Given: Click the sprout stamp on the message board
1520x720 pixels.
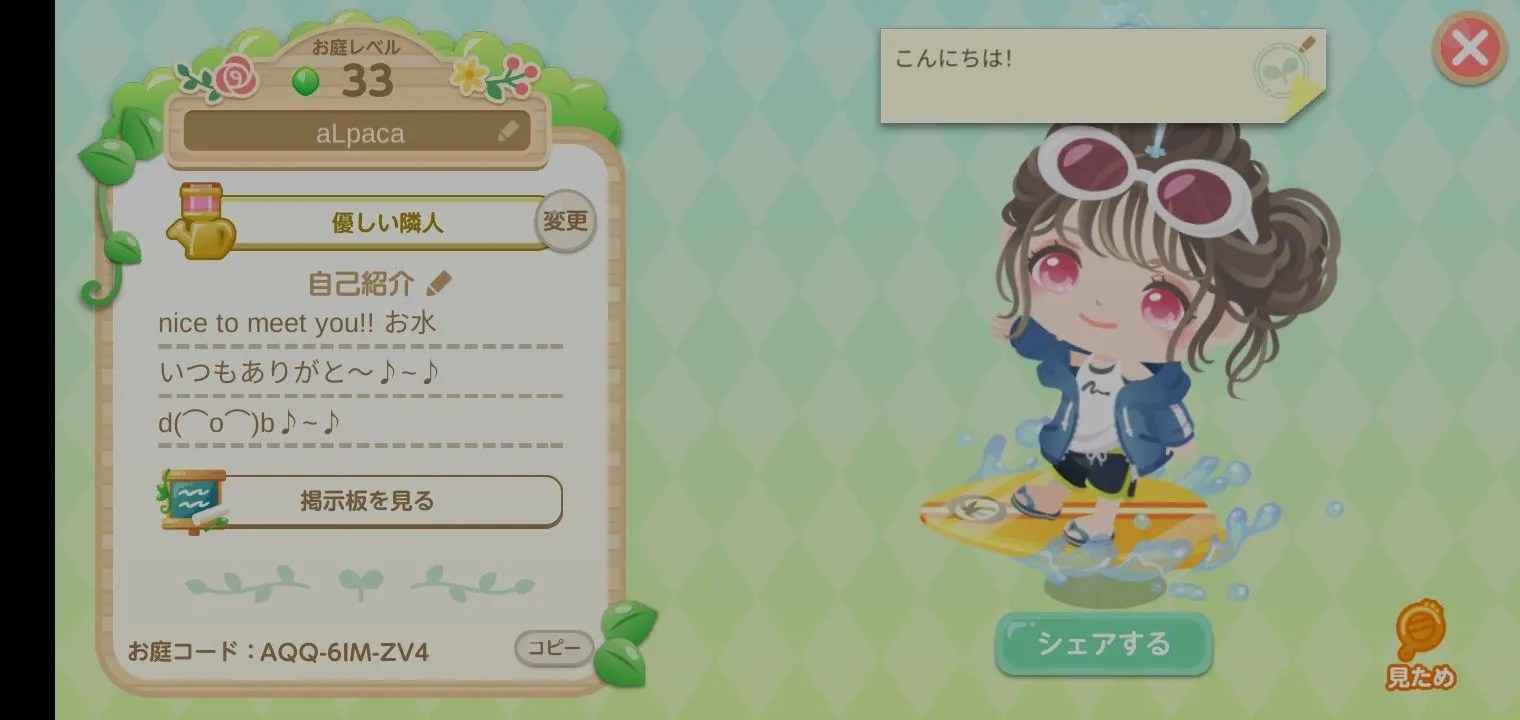Looking at the screenshot, I should coord(1283,70).
